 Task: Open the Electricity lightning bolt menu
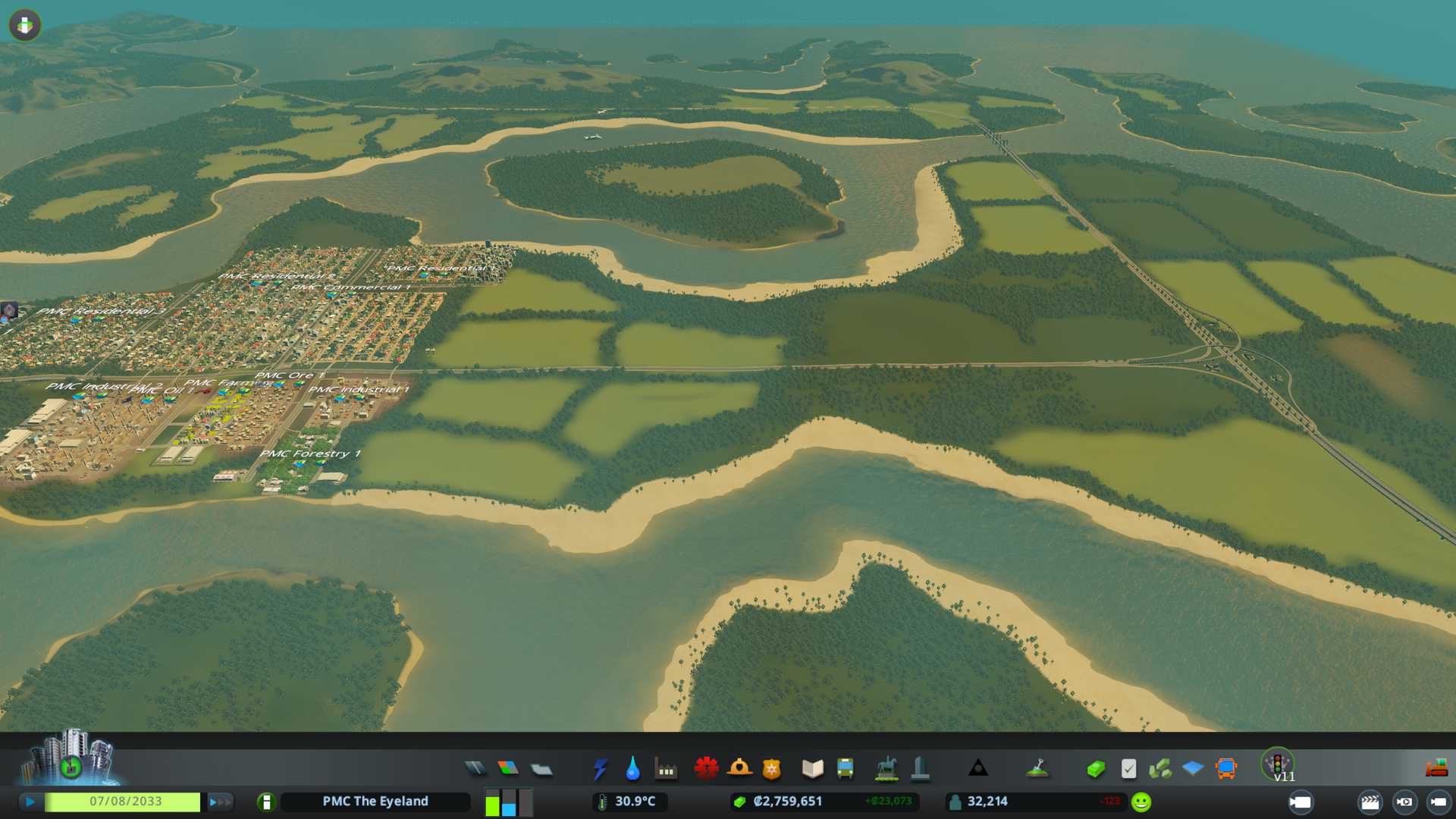coord(600,769)
